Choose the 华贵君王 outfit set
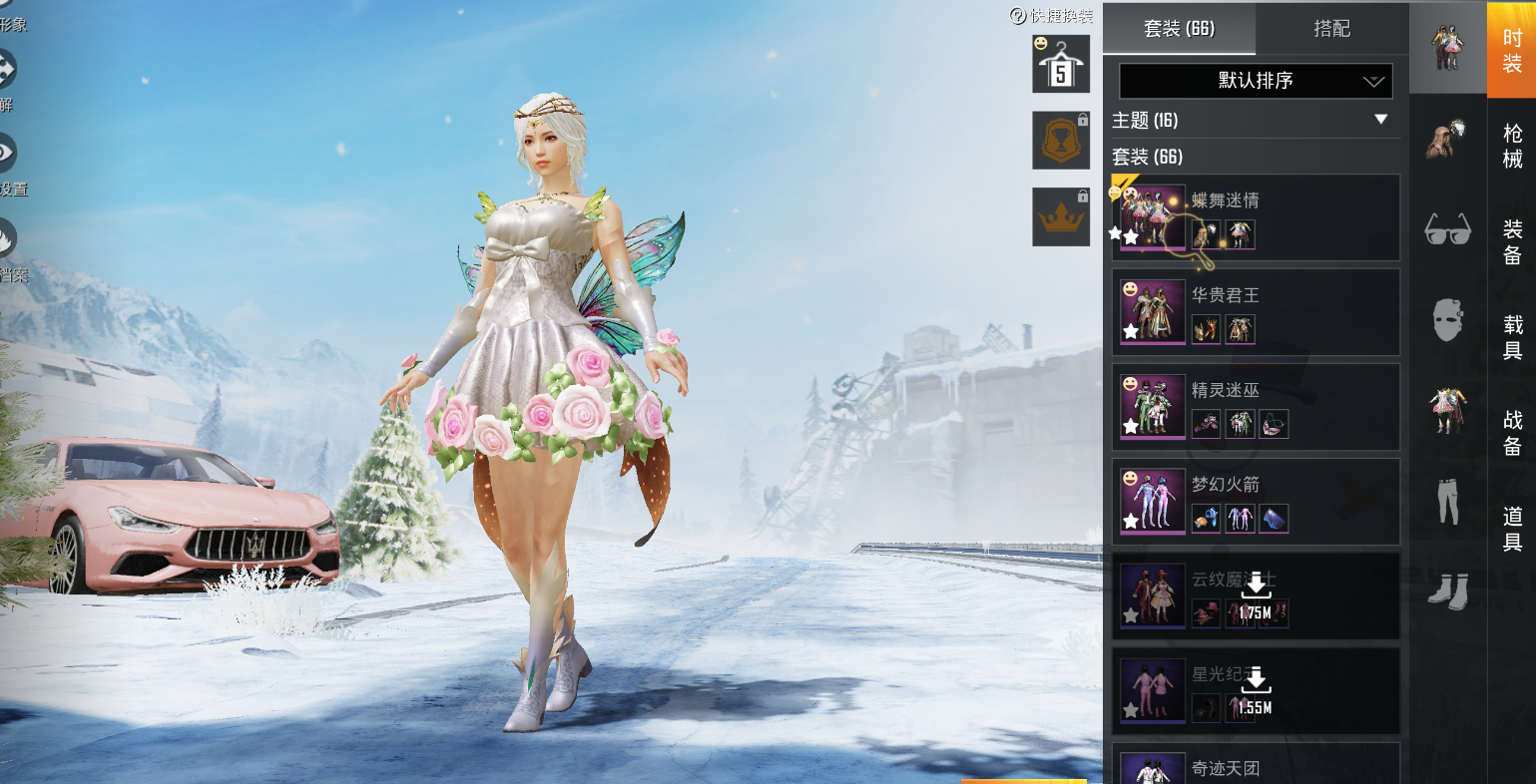Viewport: 1536px width, 784px height. click(x=1256, y=312)
